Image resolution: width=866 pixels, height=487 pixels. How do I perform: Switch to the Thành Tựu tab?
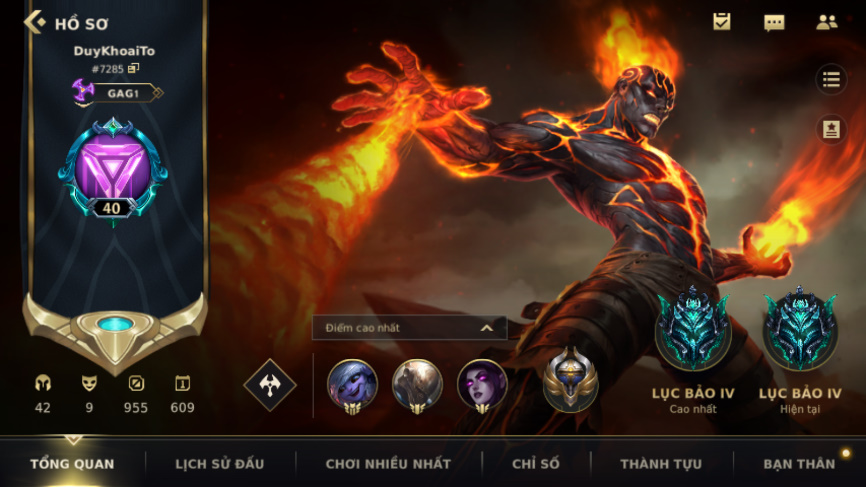click(661, 464)
